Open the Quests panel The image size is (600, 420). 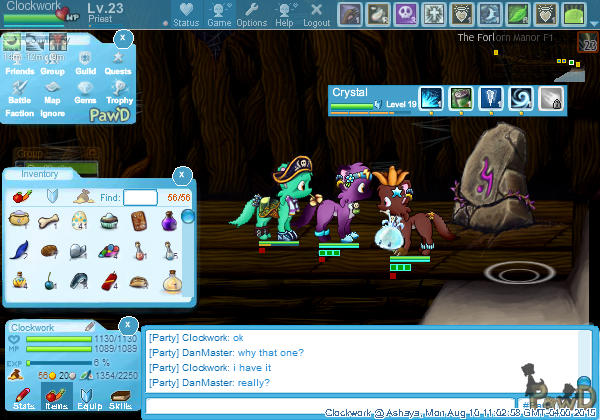point(117,65)
